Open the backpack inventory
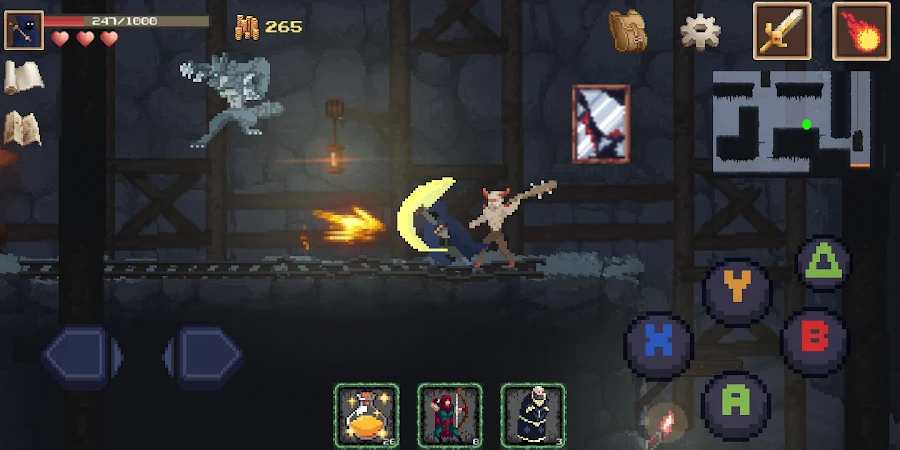The height and width of the screenshot is (450, 900). [x=628, y=31]
